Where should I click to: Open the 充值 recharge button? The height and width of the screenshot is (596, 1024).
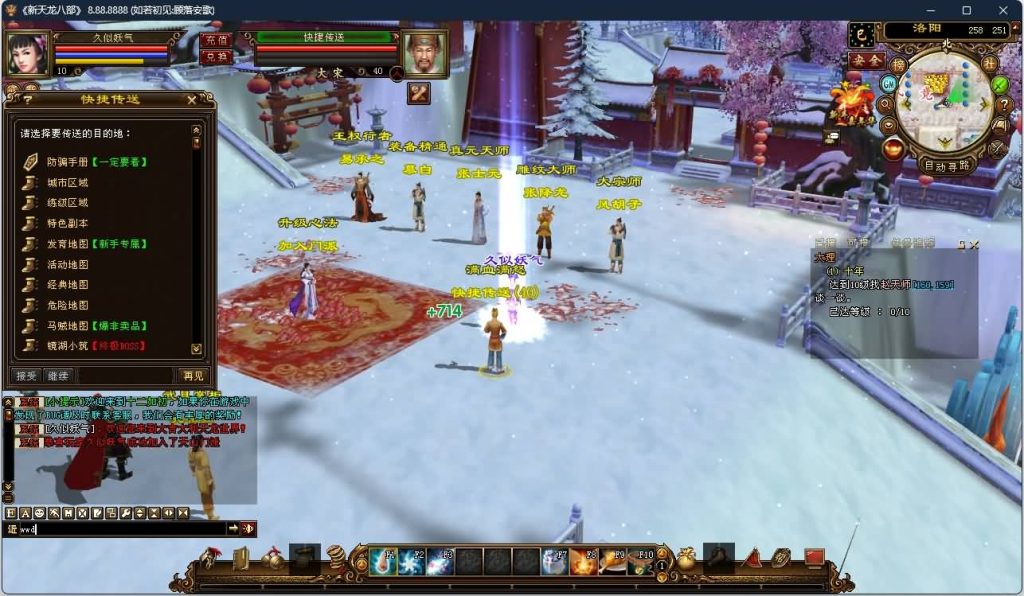tap(215, 40)
